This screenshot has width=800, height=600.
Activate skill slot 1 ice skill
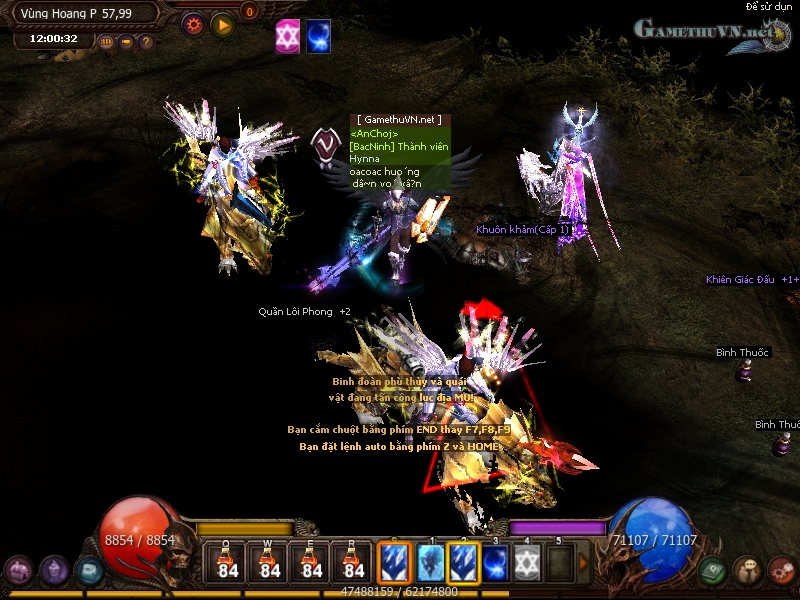(430, 562)
